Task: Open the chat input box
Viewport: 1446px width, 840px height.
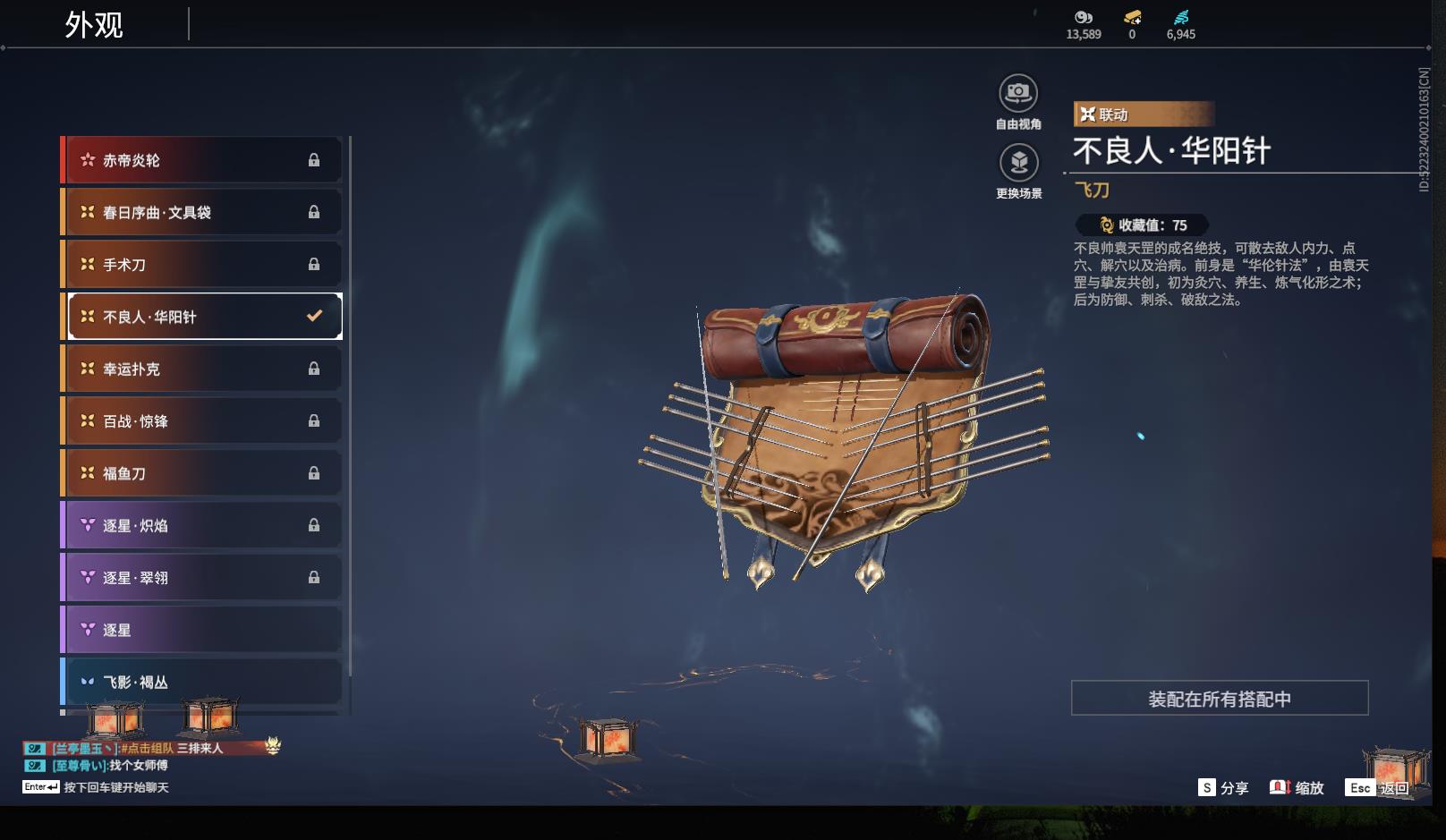Action: click(x=115, y=787)
